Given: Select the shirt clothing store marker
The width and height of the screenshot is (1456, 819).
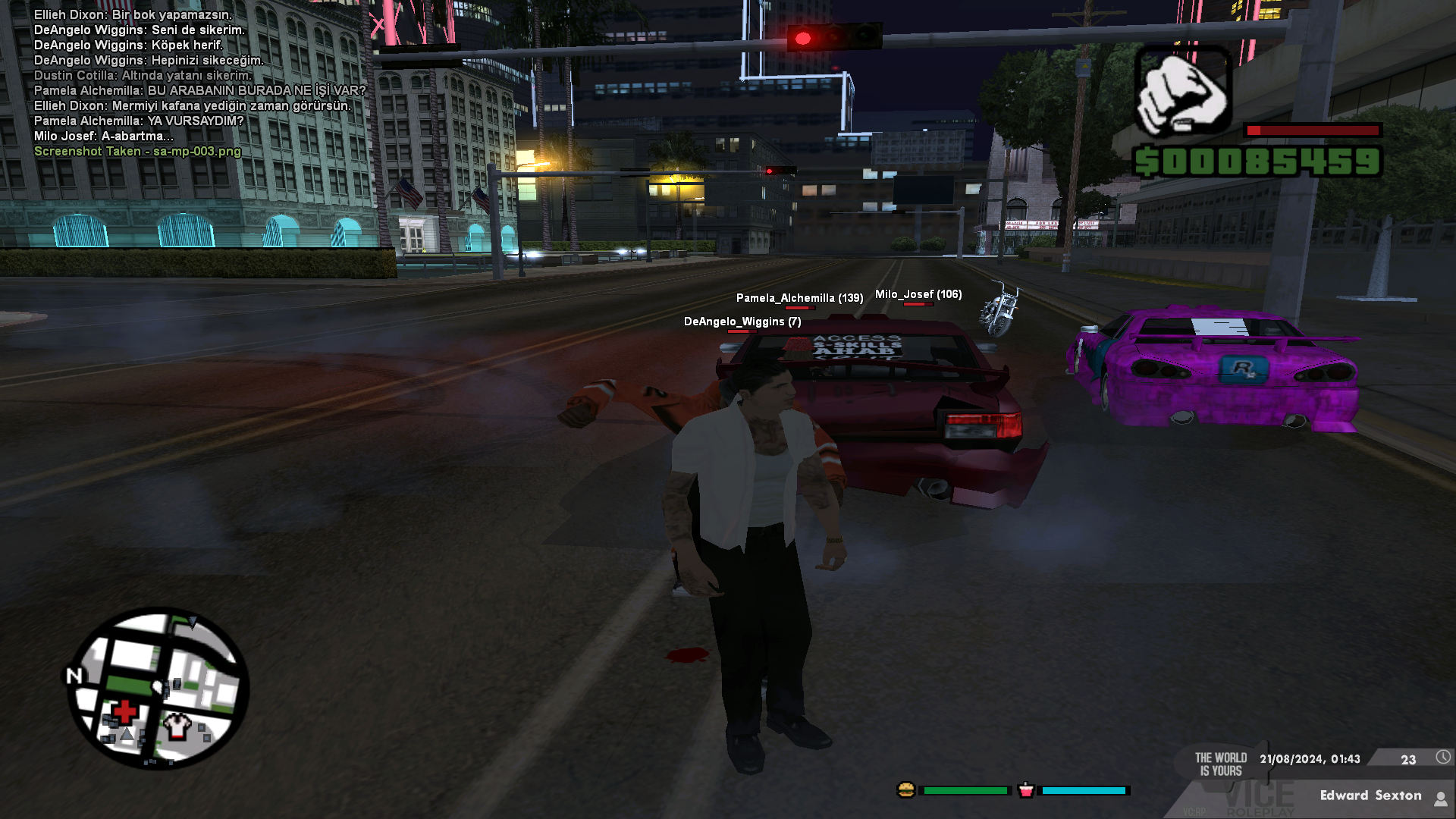Looking at the screenshot, I should coord(177,725).
